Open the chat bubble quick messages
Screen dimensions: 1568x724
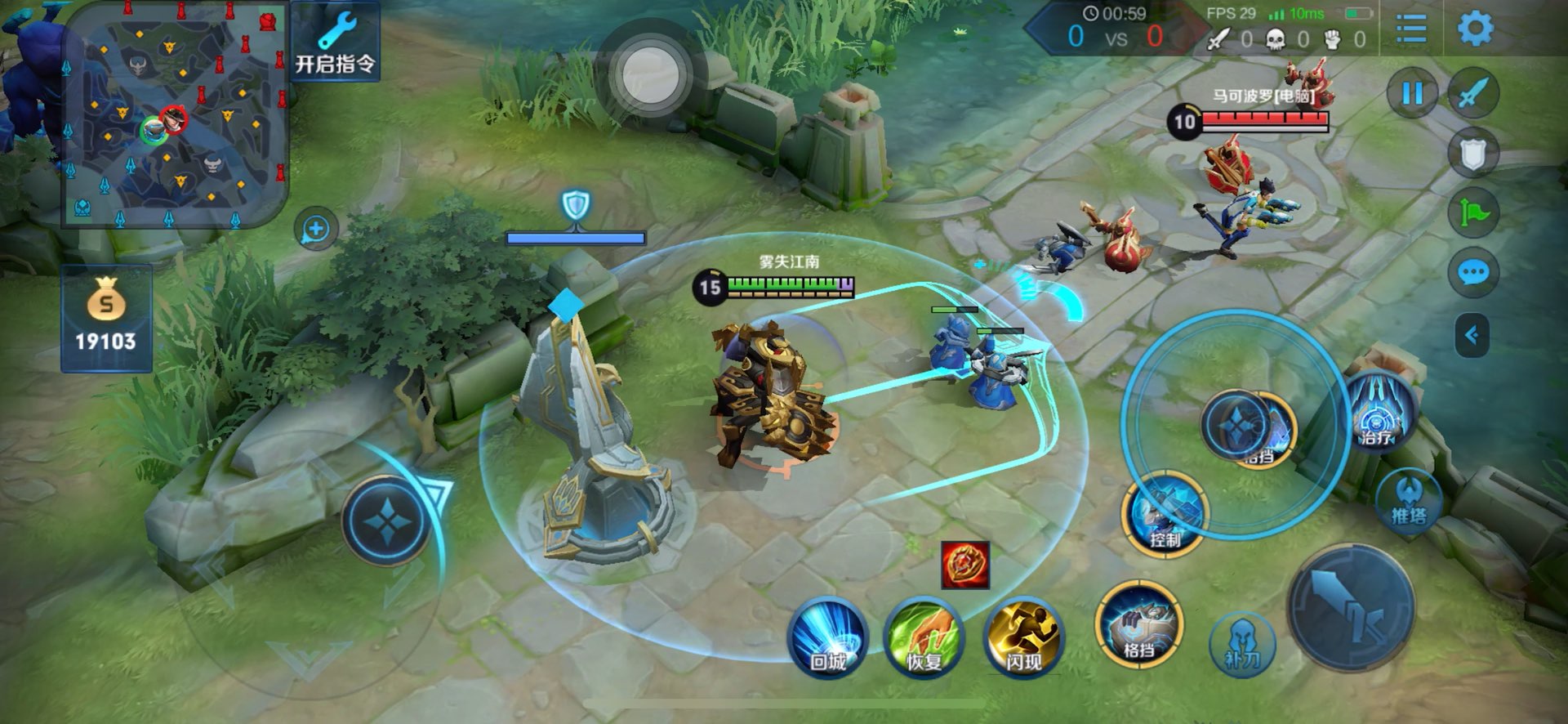click(1472, 273)
